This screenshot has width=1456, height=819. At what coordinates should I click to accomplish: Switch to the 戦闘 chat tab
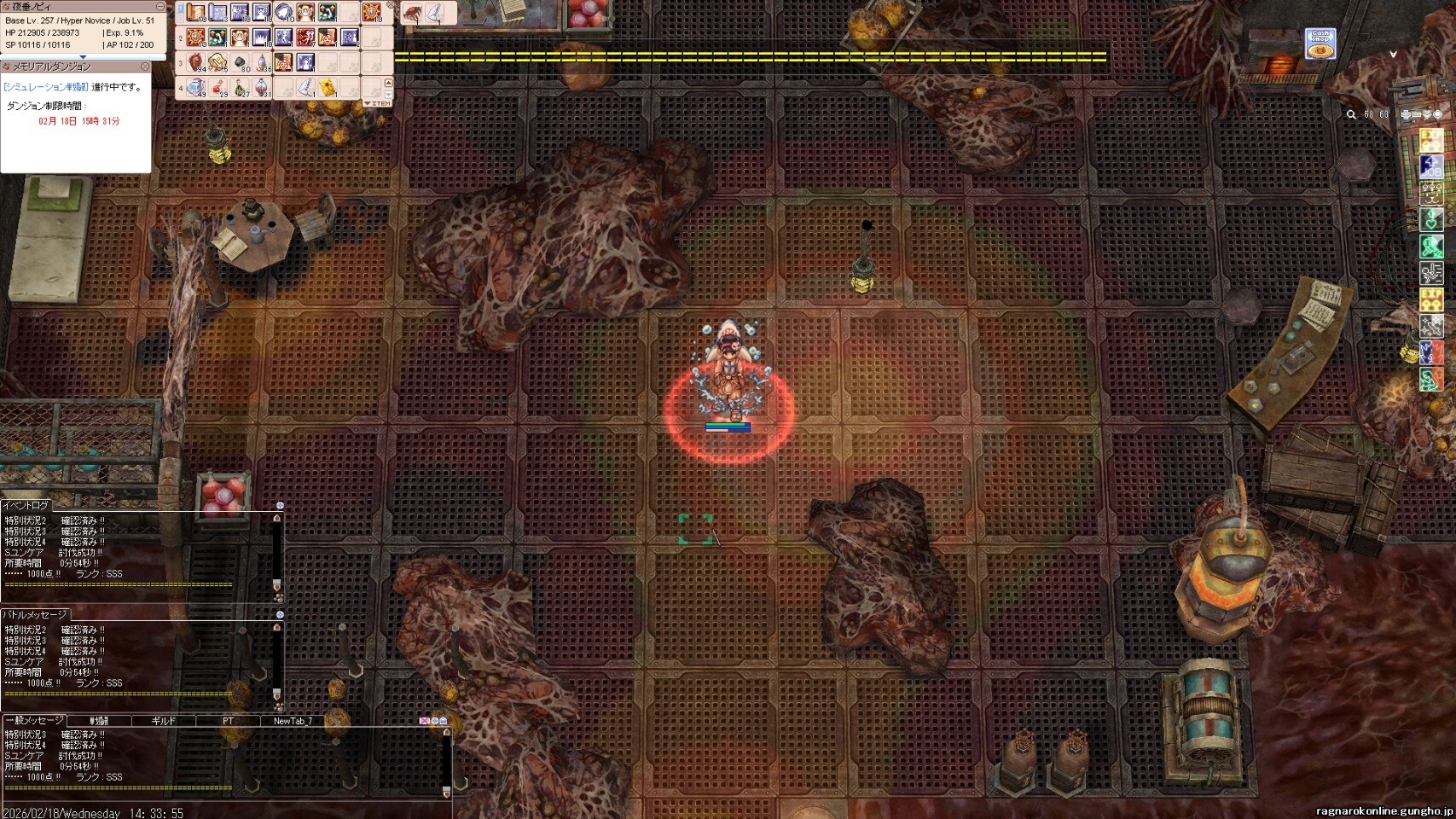(x=99, y=721)
